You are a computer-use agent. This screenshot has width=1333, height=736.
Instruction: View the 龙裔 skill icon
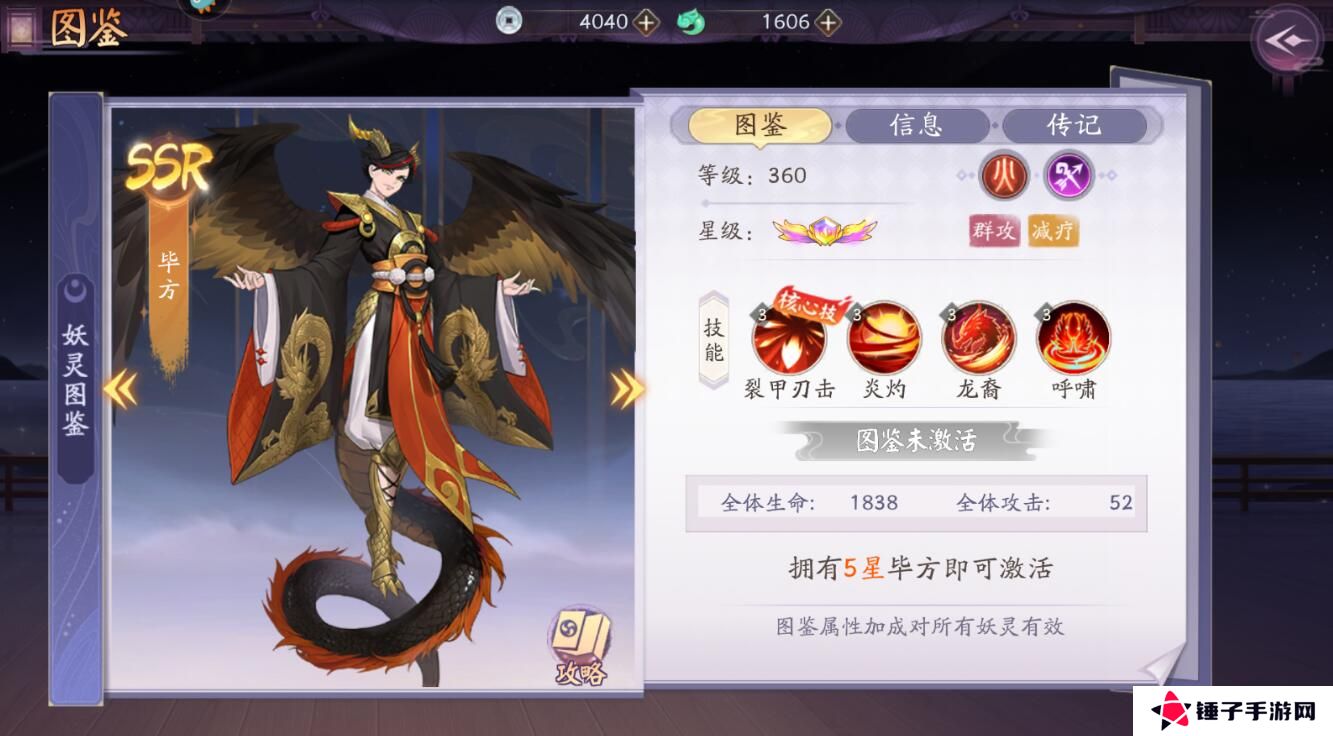[975, 340]
